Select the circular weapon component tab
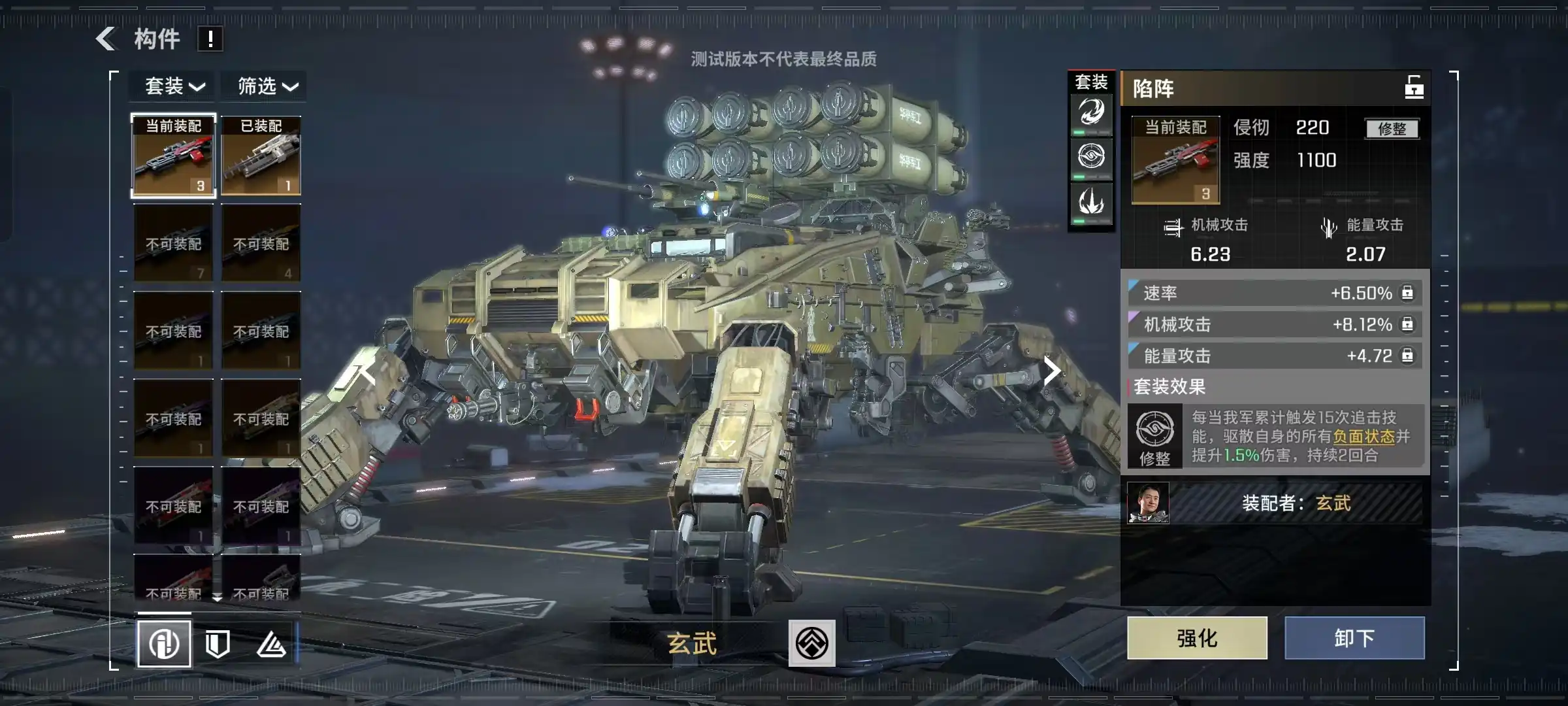Image resolution: width=1568 pixels, height=706 pixels. point(164,644)
